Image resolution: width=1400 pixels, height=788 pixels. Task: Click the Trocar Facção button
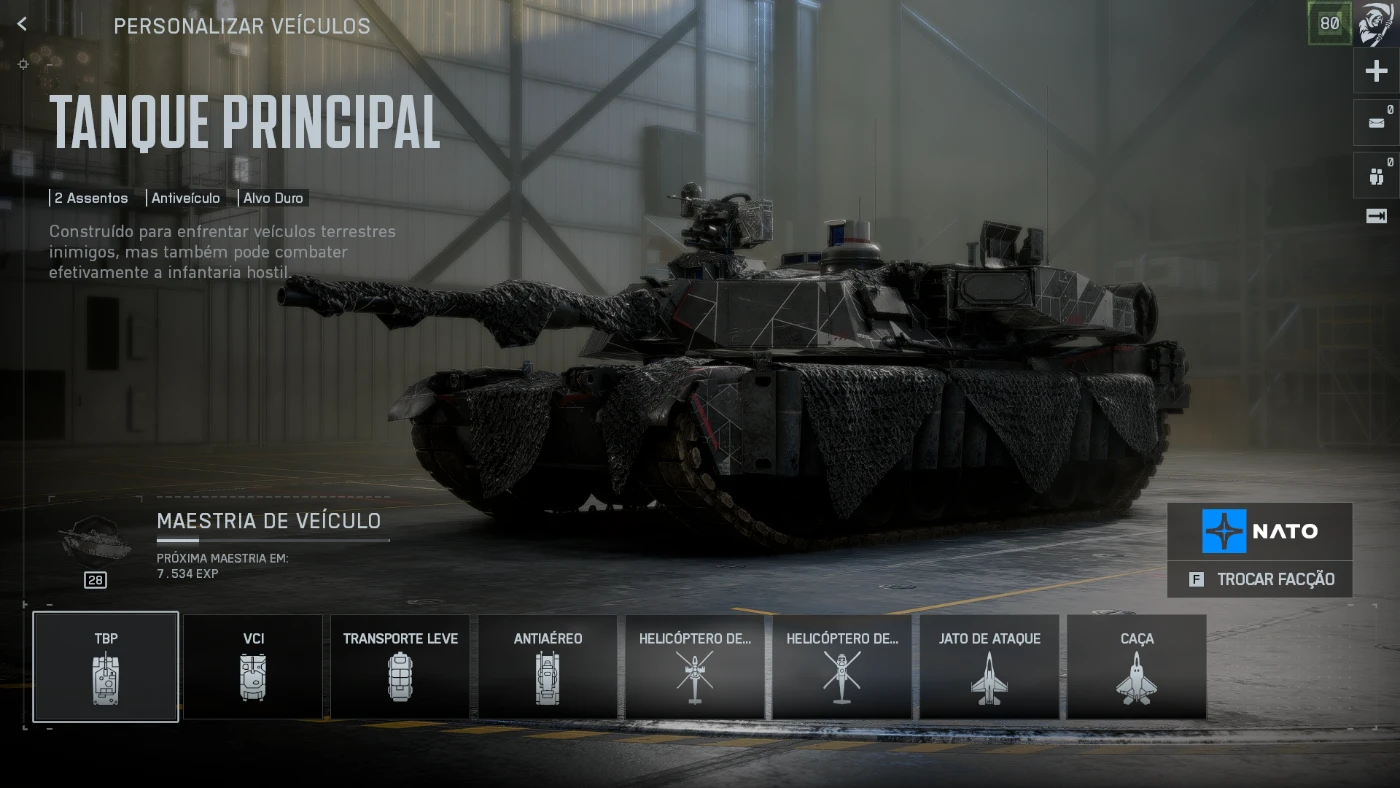[1260, 579]
